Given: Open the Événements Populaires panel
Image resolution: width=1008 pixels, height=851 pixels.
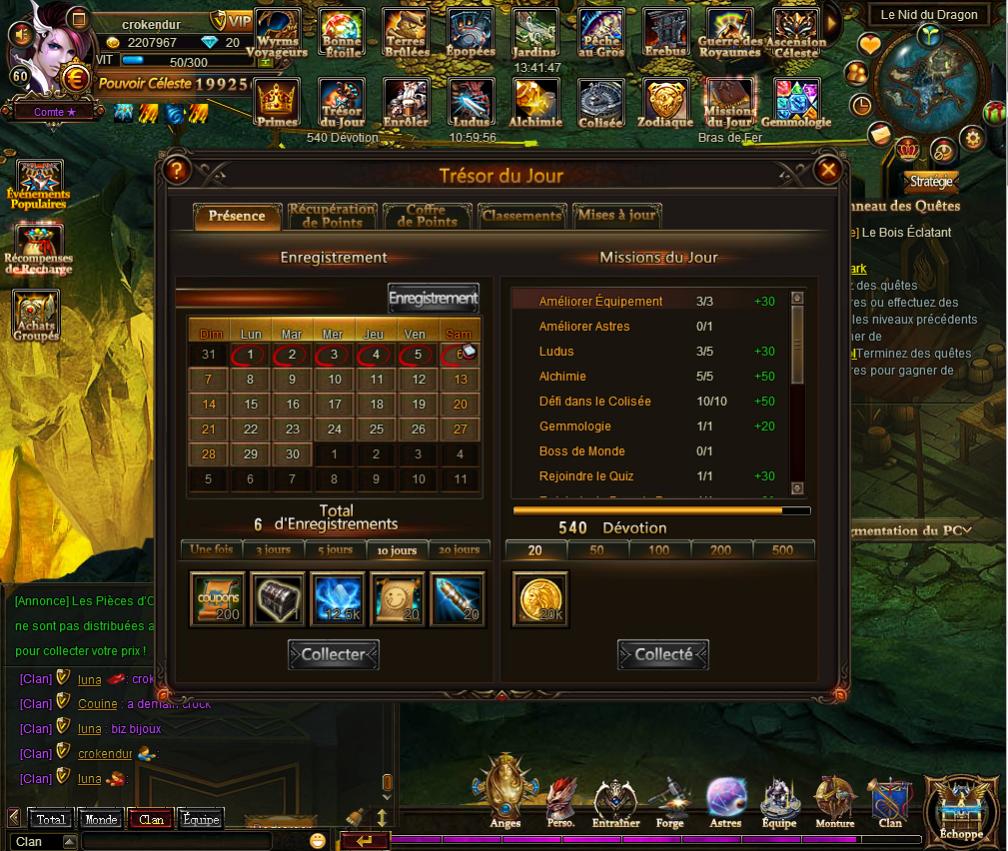Looking at the screenshot, I should [x=39, y=184].
